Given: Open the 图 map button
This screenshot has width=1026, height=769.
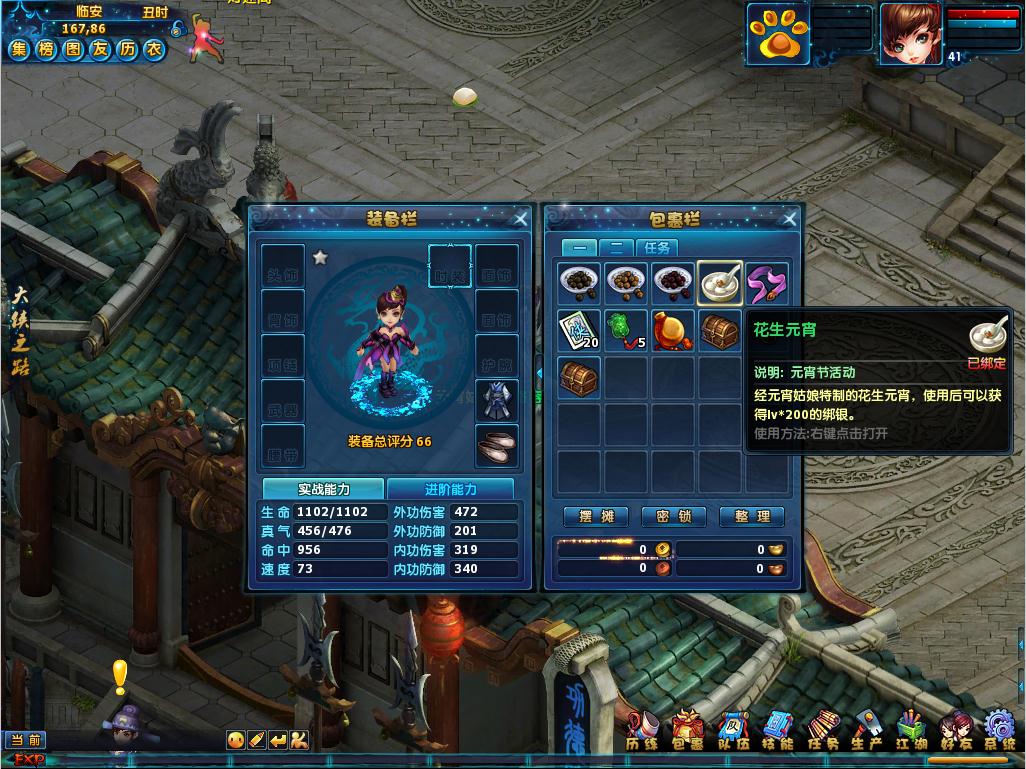Looking at the screenshot, I should (72, 50).
